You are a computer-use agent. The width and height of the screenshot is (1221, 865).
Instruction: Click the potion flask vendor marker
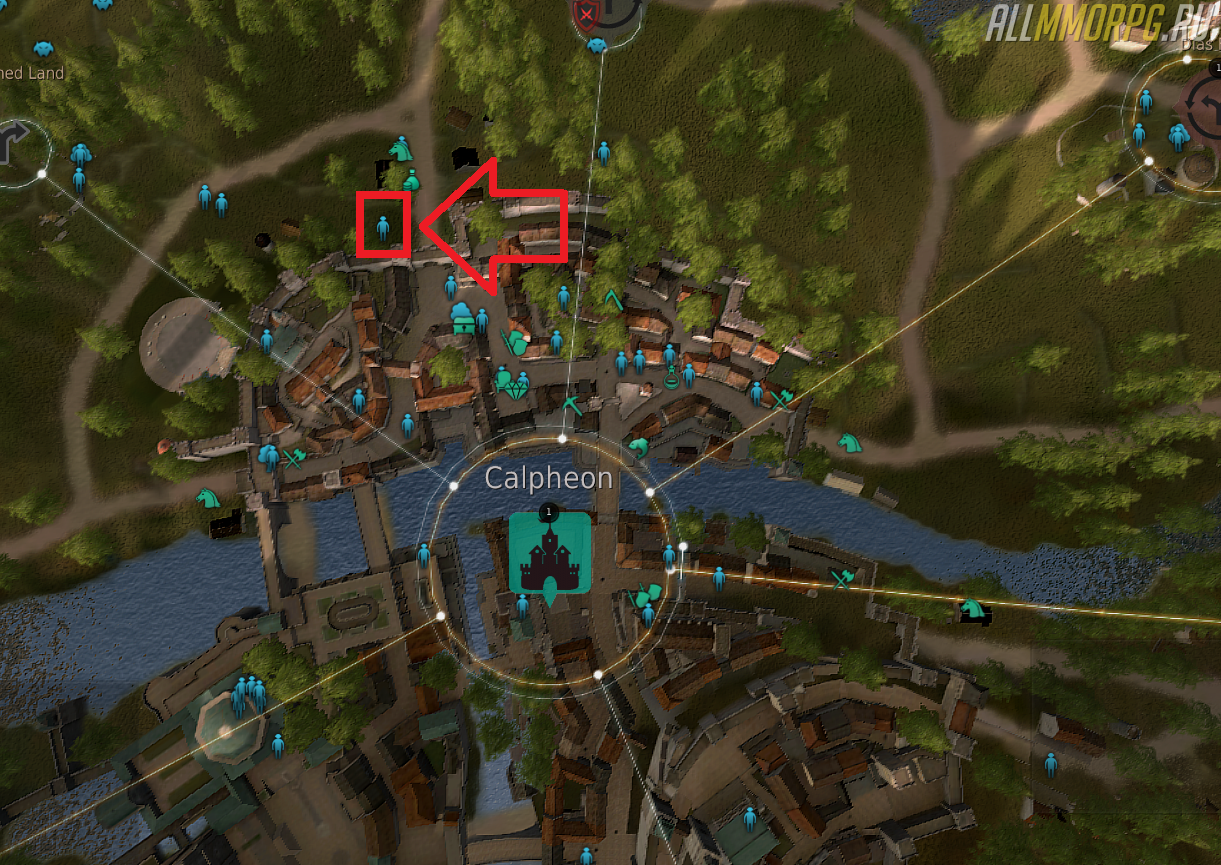[673, 377]
